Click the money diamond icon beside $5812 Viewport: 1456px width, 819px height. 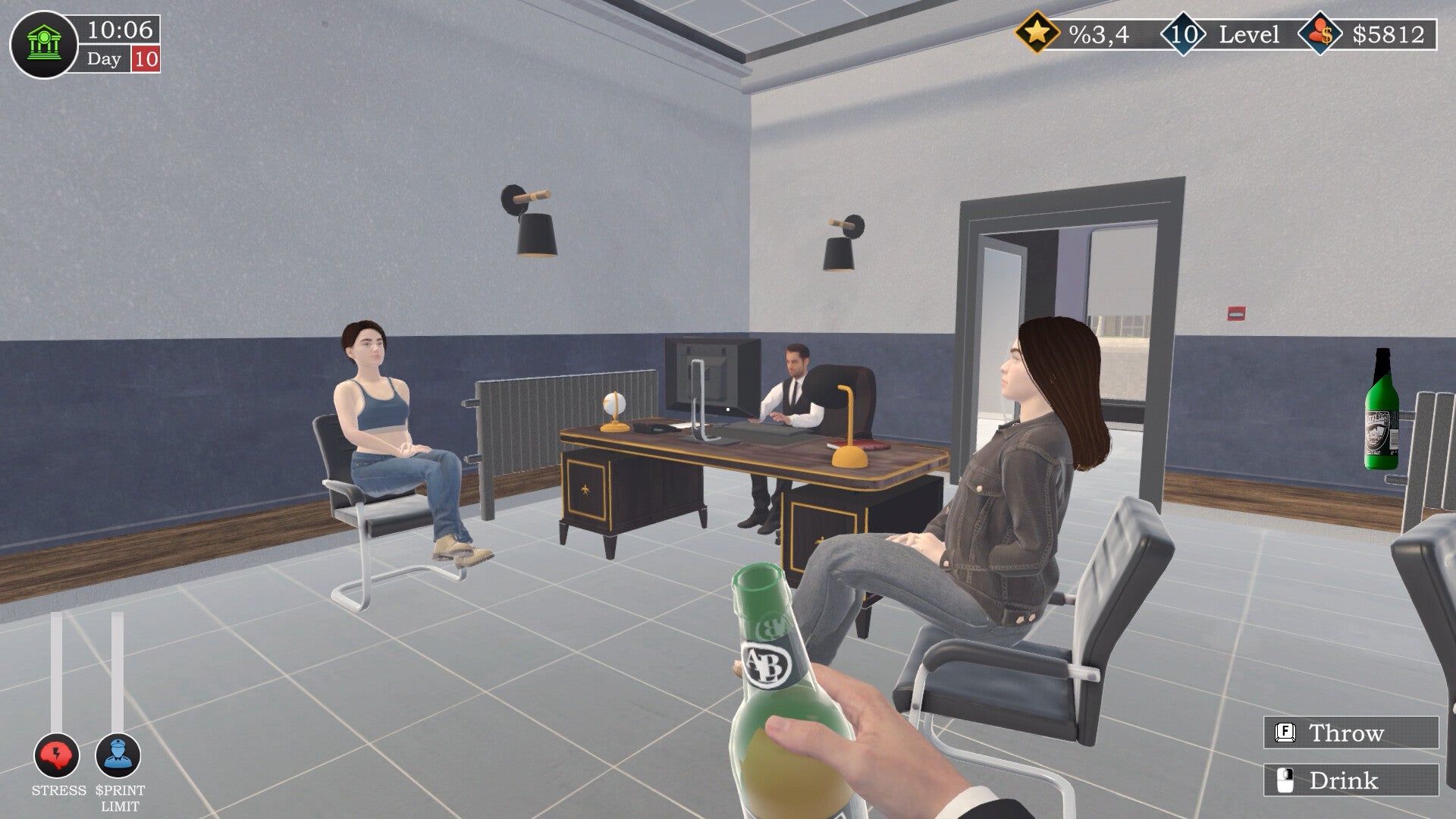click(1319, 33)
